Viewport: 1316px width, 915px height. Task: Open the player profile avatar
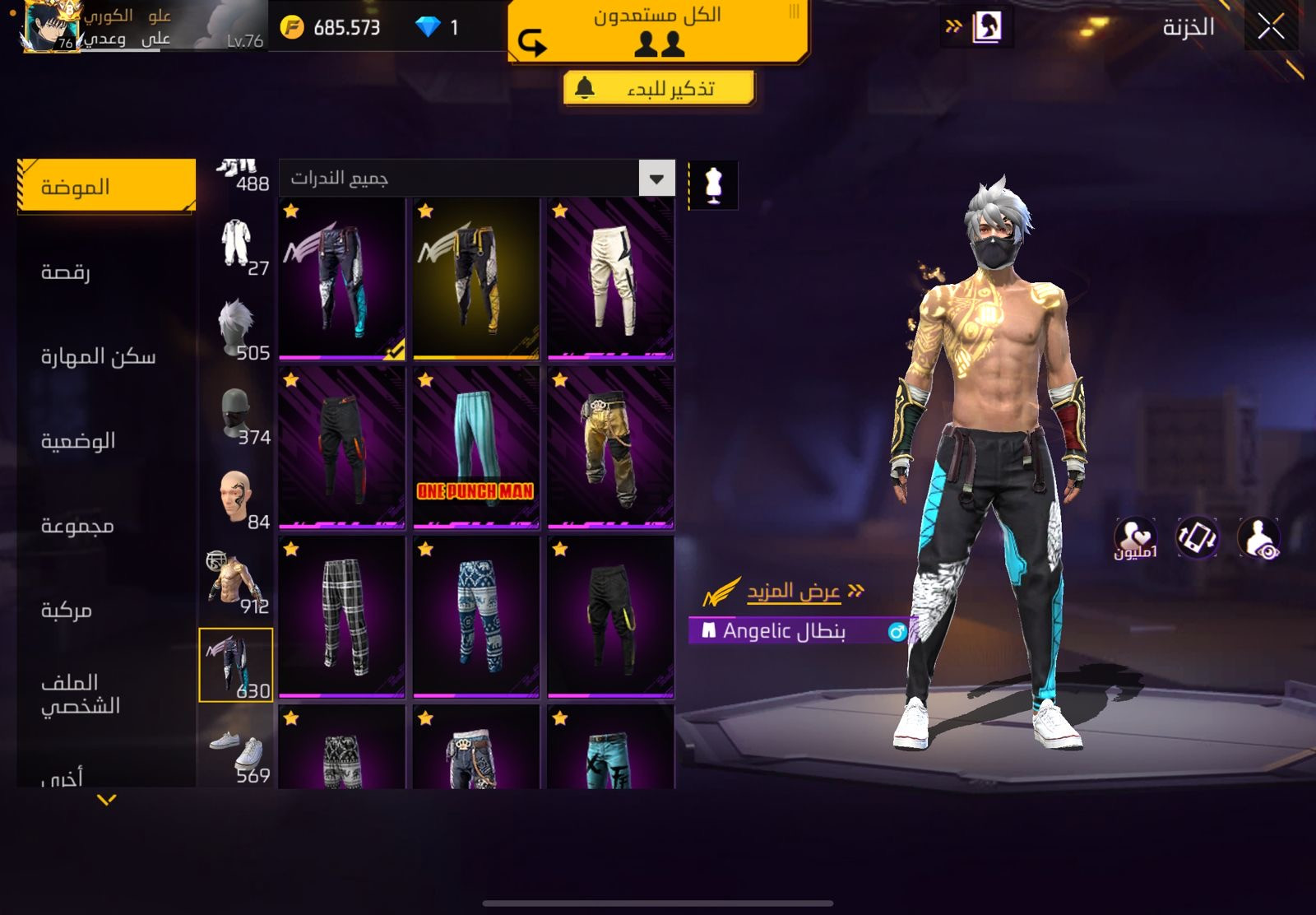point(51,27)
